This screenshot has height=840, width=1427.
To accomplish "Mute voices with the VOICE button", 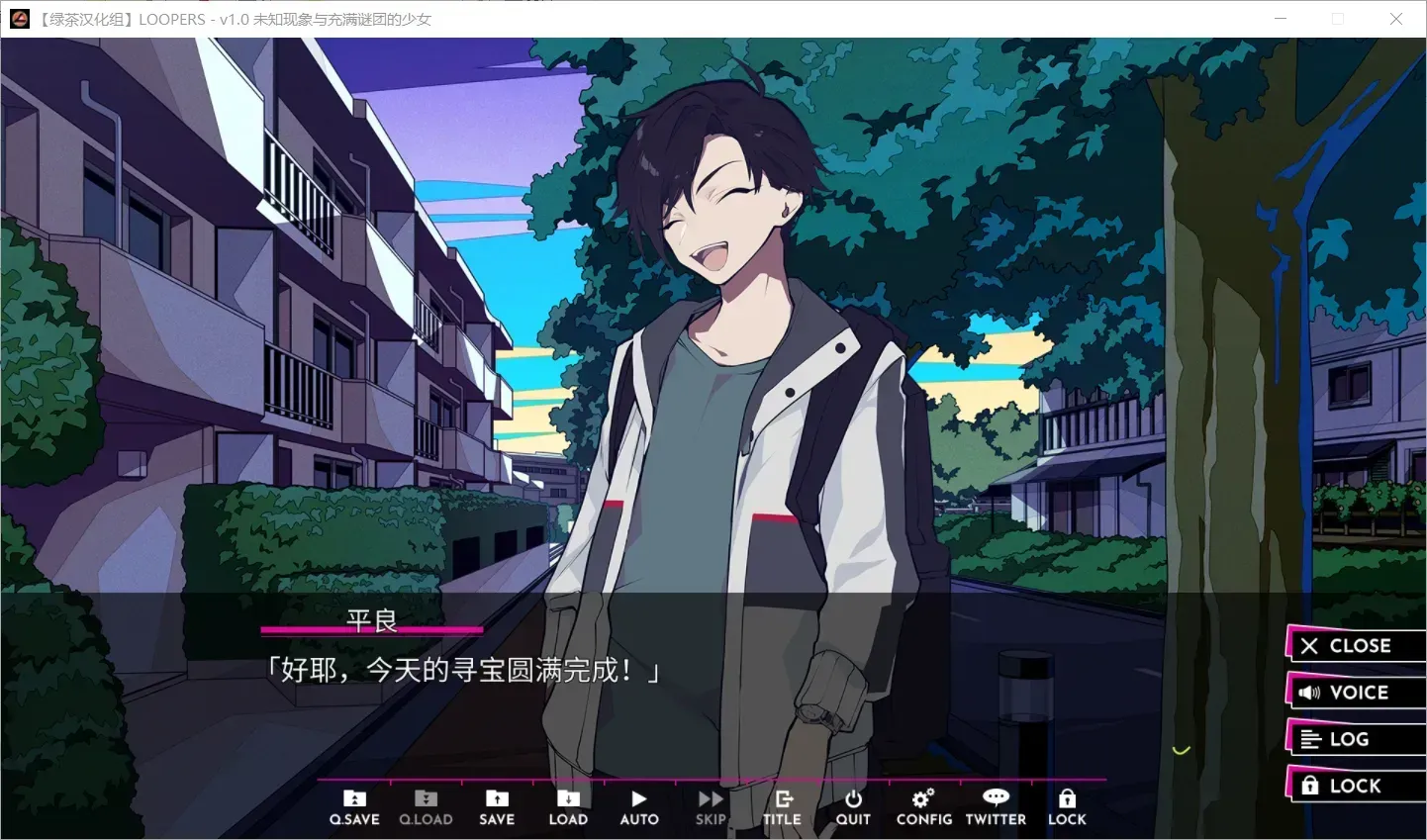I will (x=1354, y=692).
